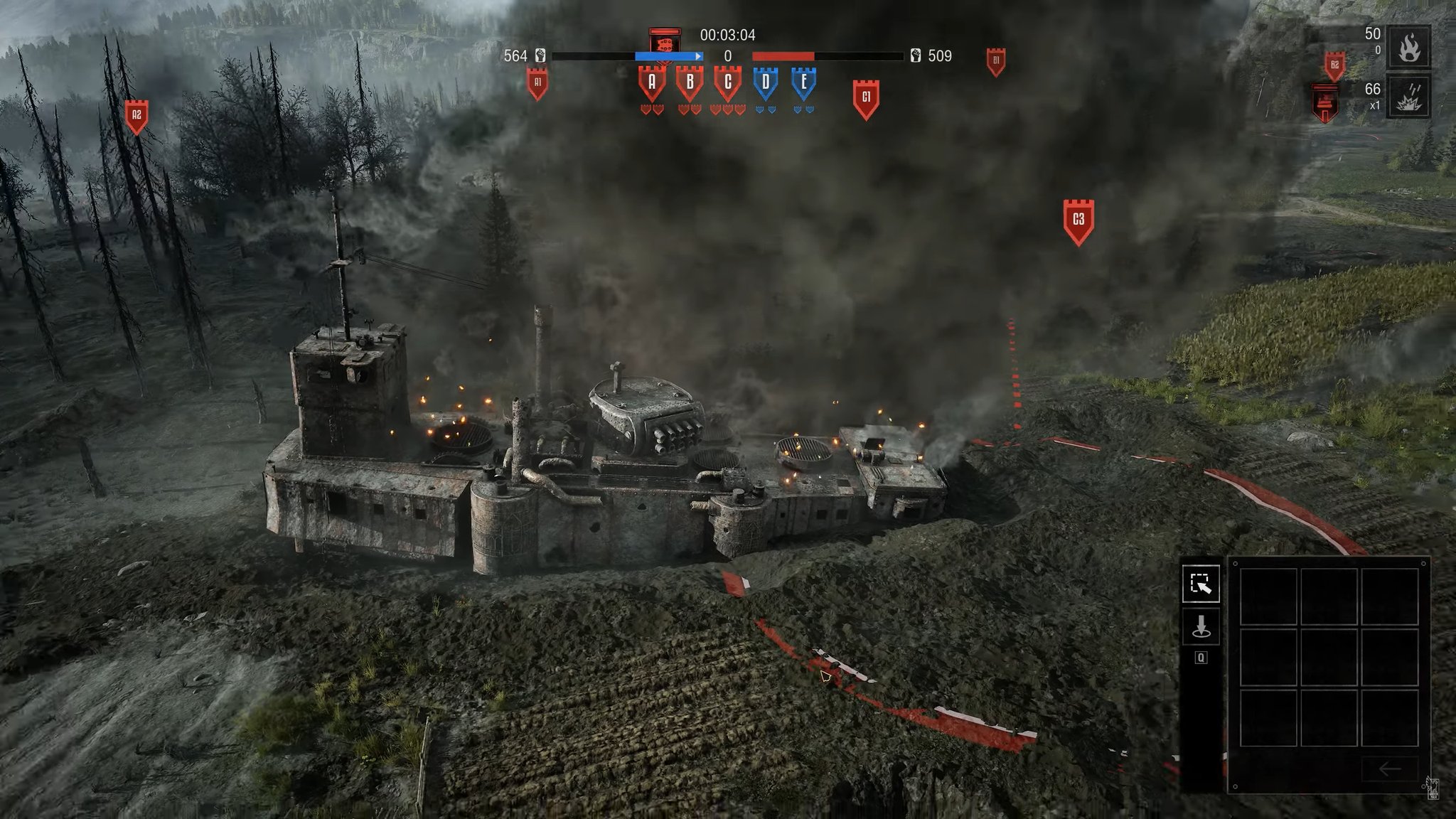Screen dimensions: 1456x819
Task: Select the drop-to-ground arrow command
Action: point(1201,627)
